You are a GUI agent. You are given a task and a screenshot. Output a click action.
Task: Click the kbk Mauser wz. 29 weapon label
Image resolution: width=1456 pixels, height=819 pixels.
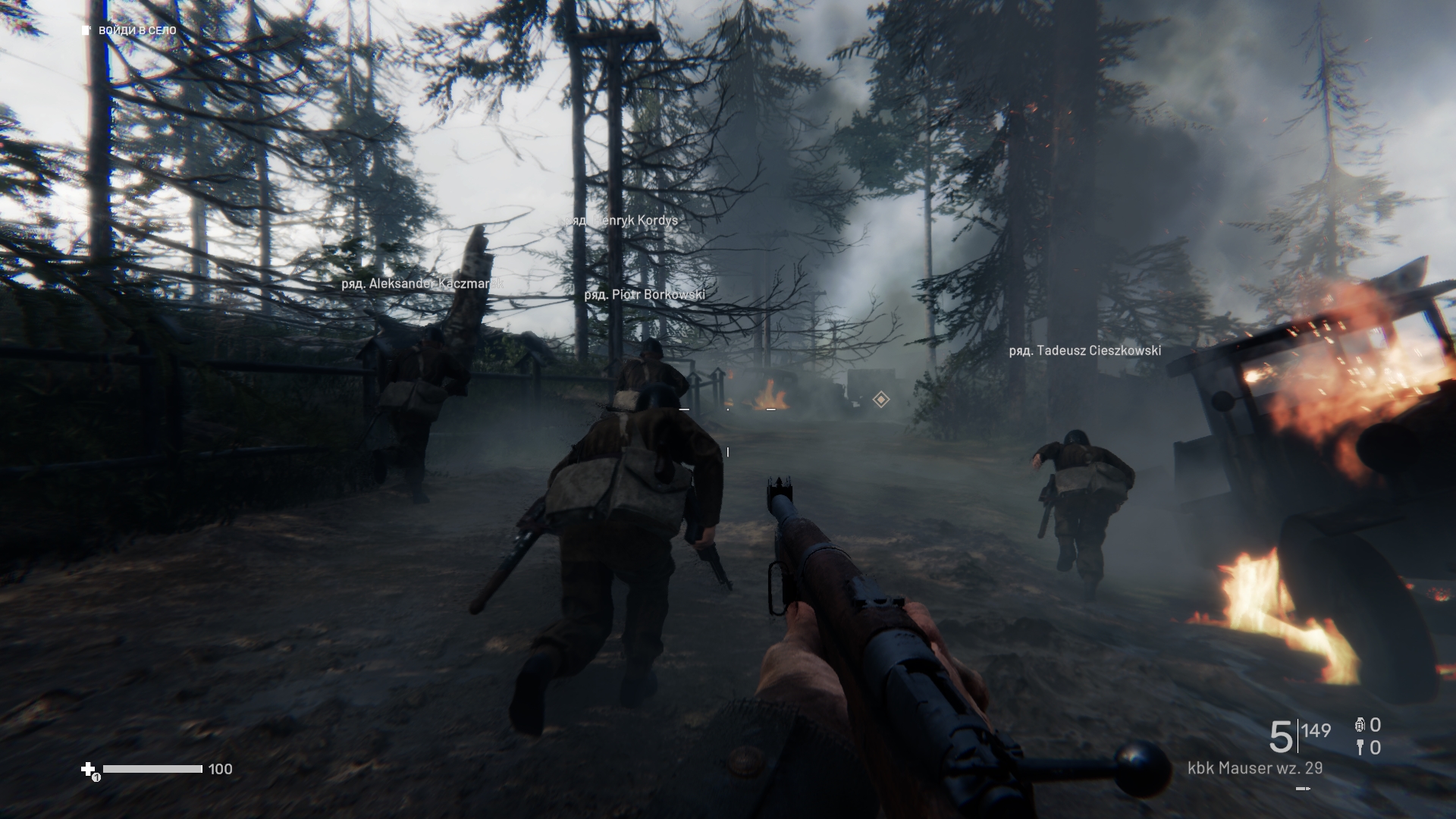1254,768
